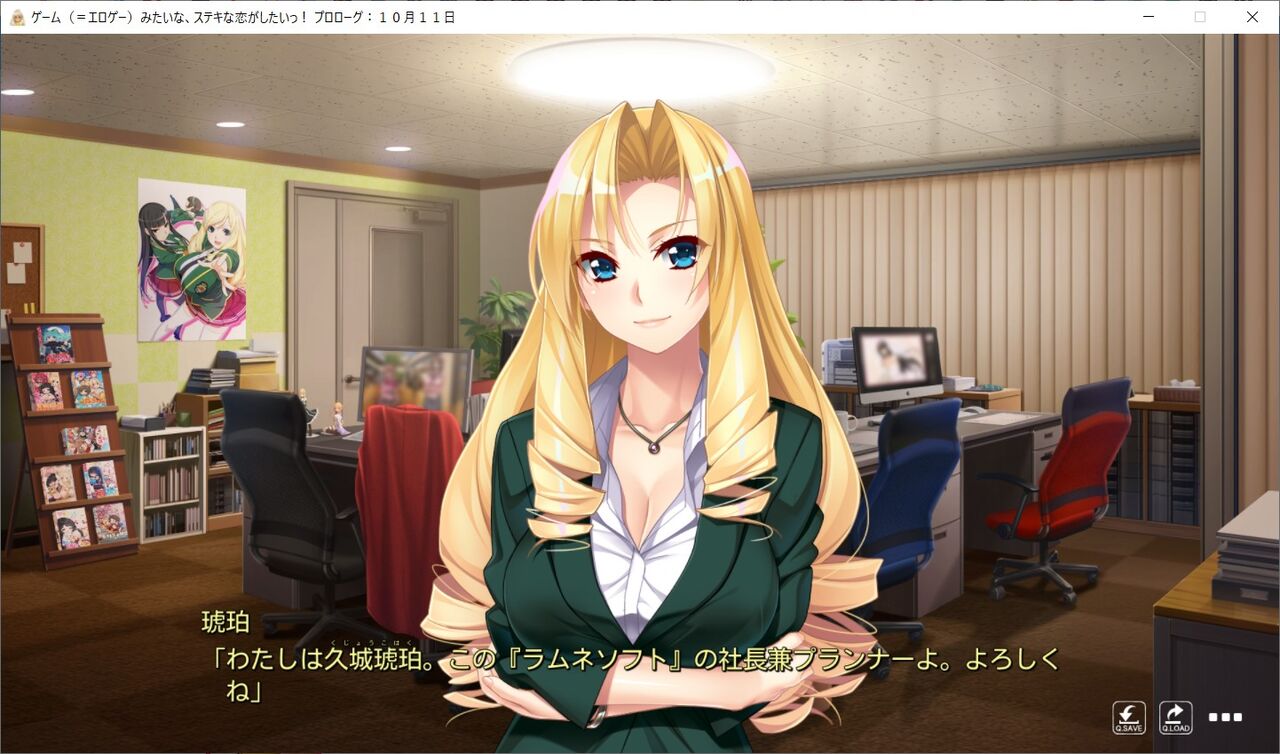1280x754 pixels.
Task: Maximize the visual novel window
Action: [x=1200, y=17]
